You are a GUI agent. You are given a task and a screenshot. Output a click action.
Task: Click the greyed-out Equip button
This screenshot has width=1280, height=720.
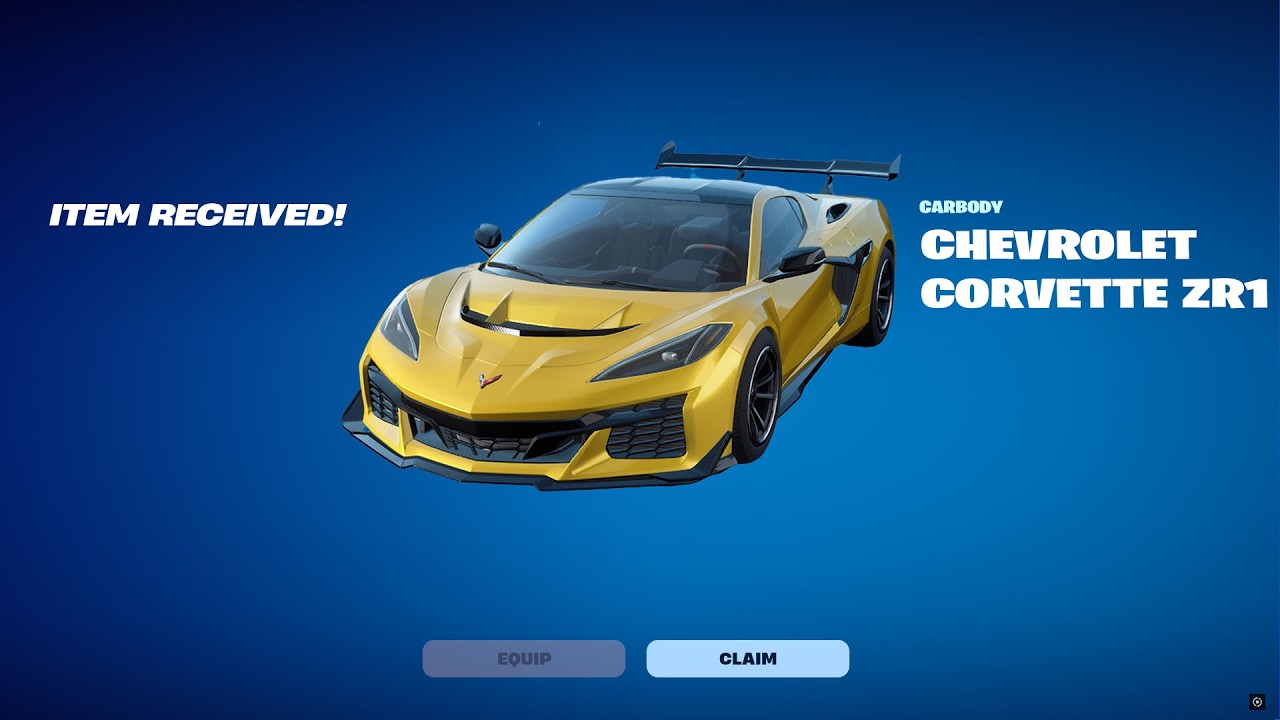coord(523,659)
